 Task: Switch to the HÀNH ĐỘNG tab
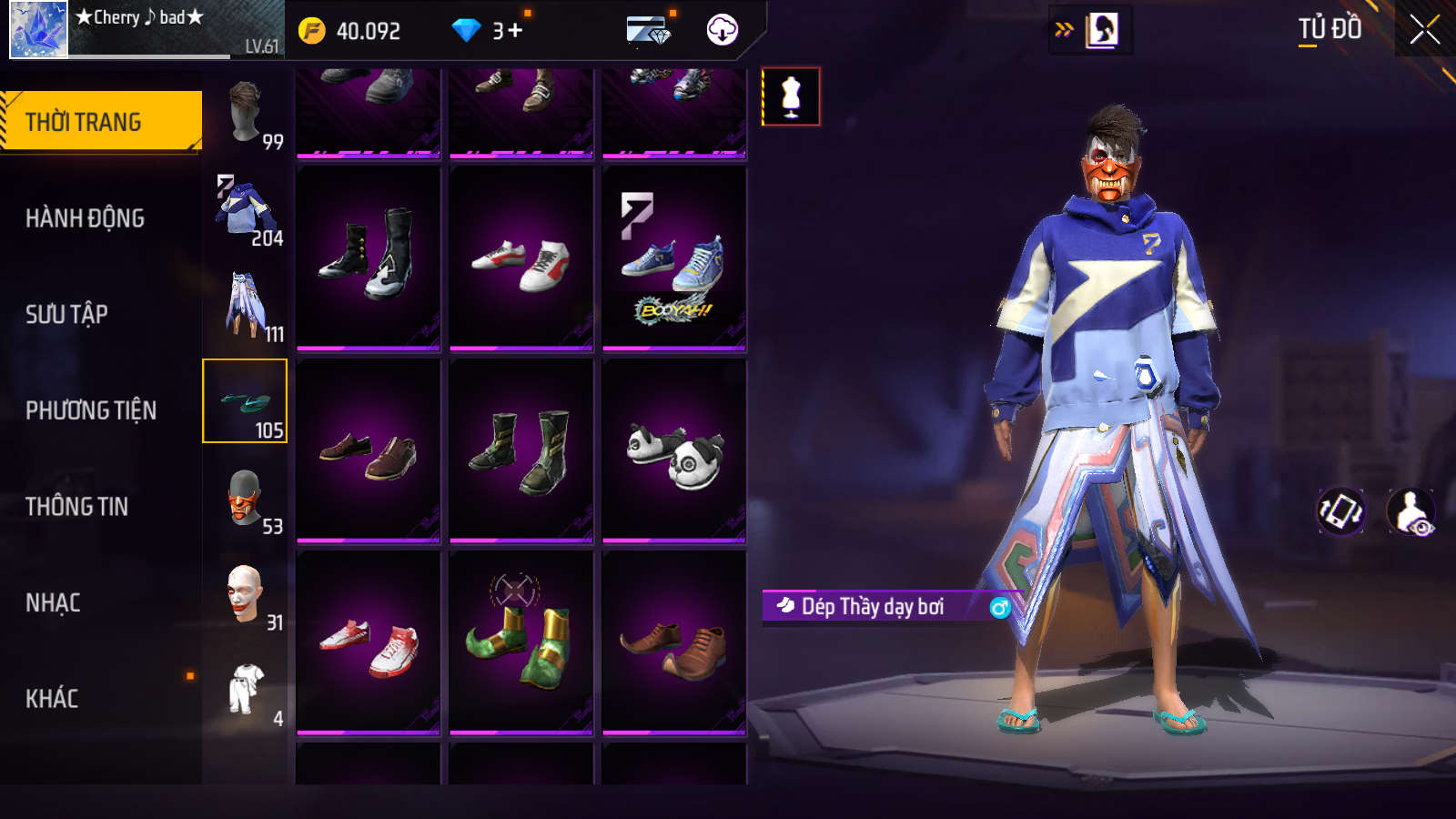tap(85, 218)
